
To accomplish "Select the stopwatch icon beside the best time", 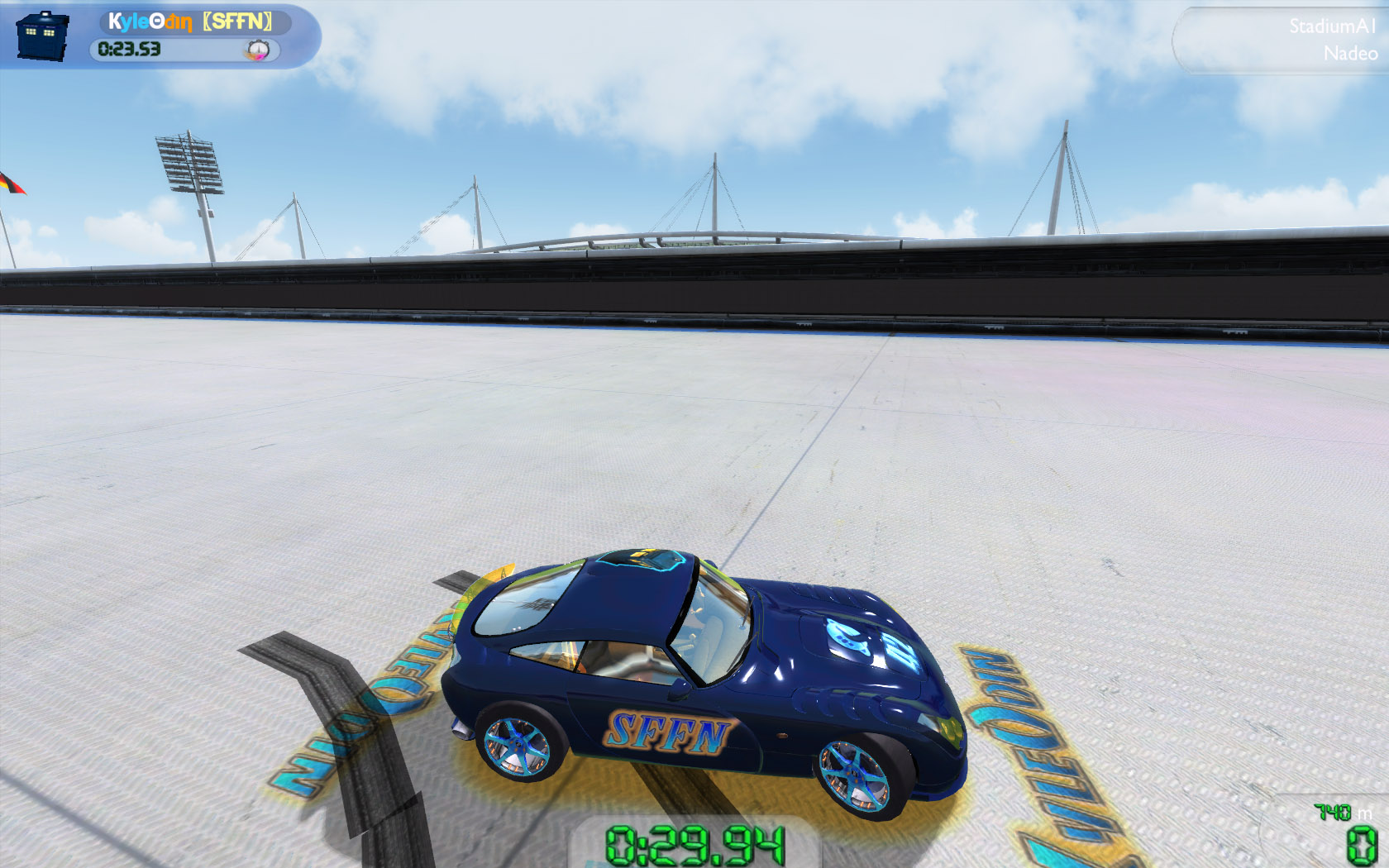I will (x=258, y=50).
